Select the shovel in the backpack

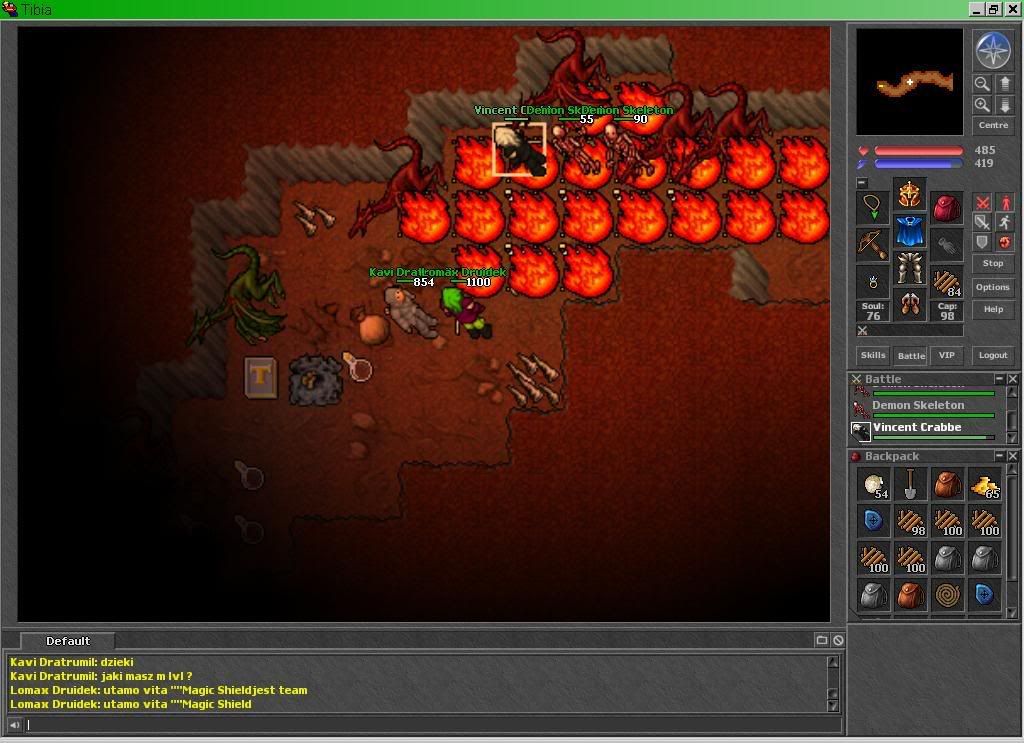click(x=909, y=485)
